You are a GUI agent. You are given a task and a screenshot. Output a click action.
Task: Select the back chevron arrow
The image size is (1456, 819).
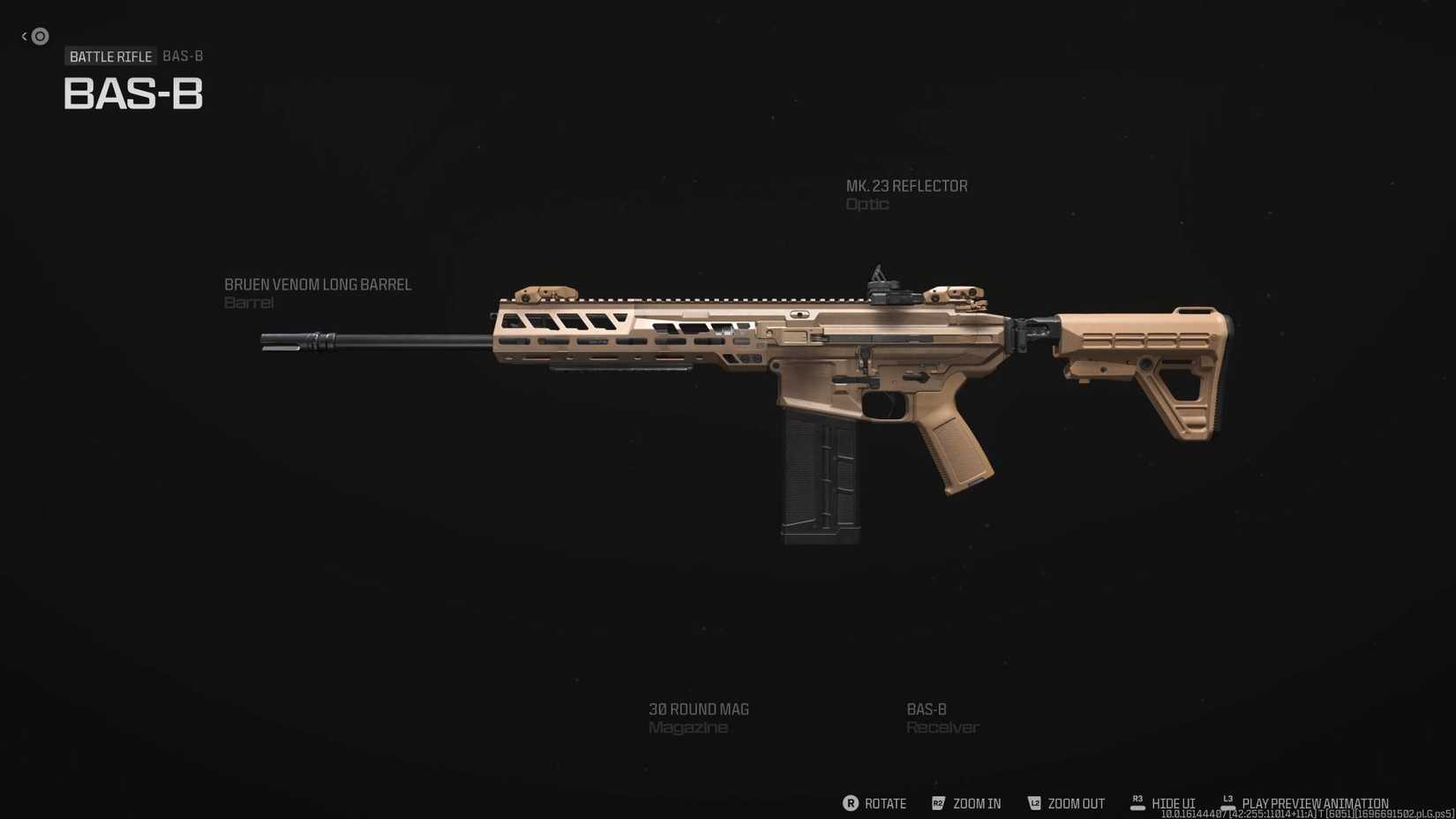click(x=22, y=35)
